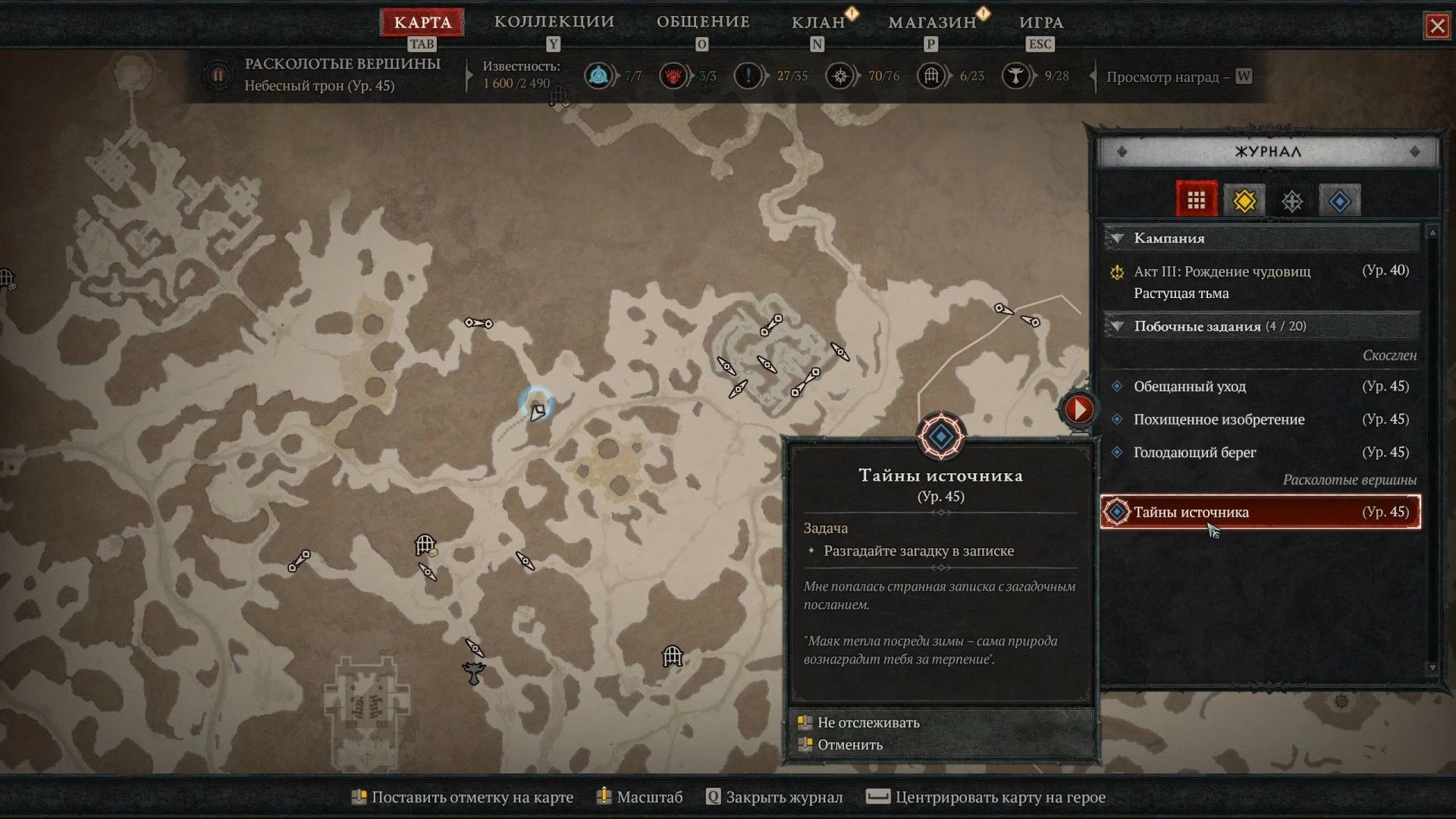Open the Клан tab
The width and height of the screenshot is (1456, 819).
(x=818, y=23)
